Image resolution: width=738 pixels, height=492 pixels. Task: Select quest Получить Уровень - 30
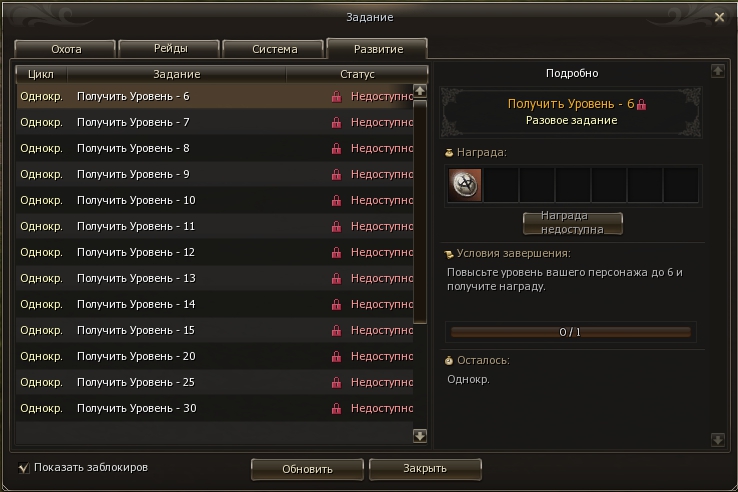[x=135, y=409]
